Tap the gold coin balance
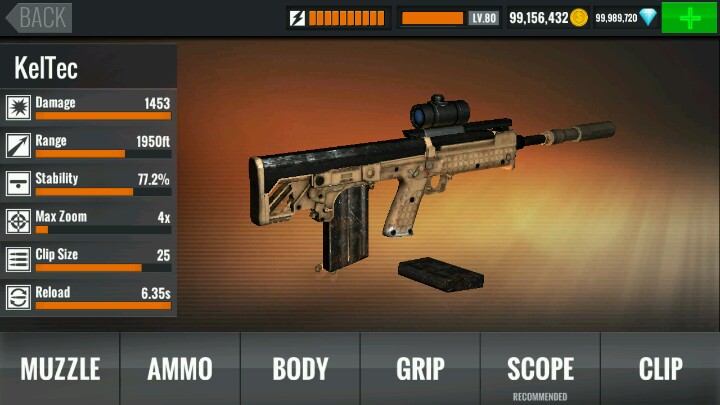The height and width of the screenshot is (405, 720). point(548,18)
